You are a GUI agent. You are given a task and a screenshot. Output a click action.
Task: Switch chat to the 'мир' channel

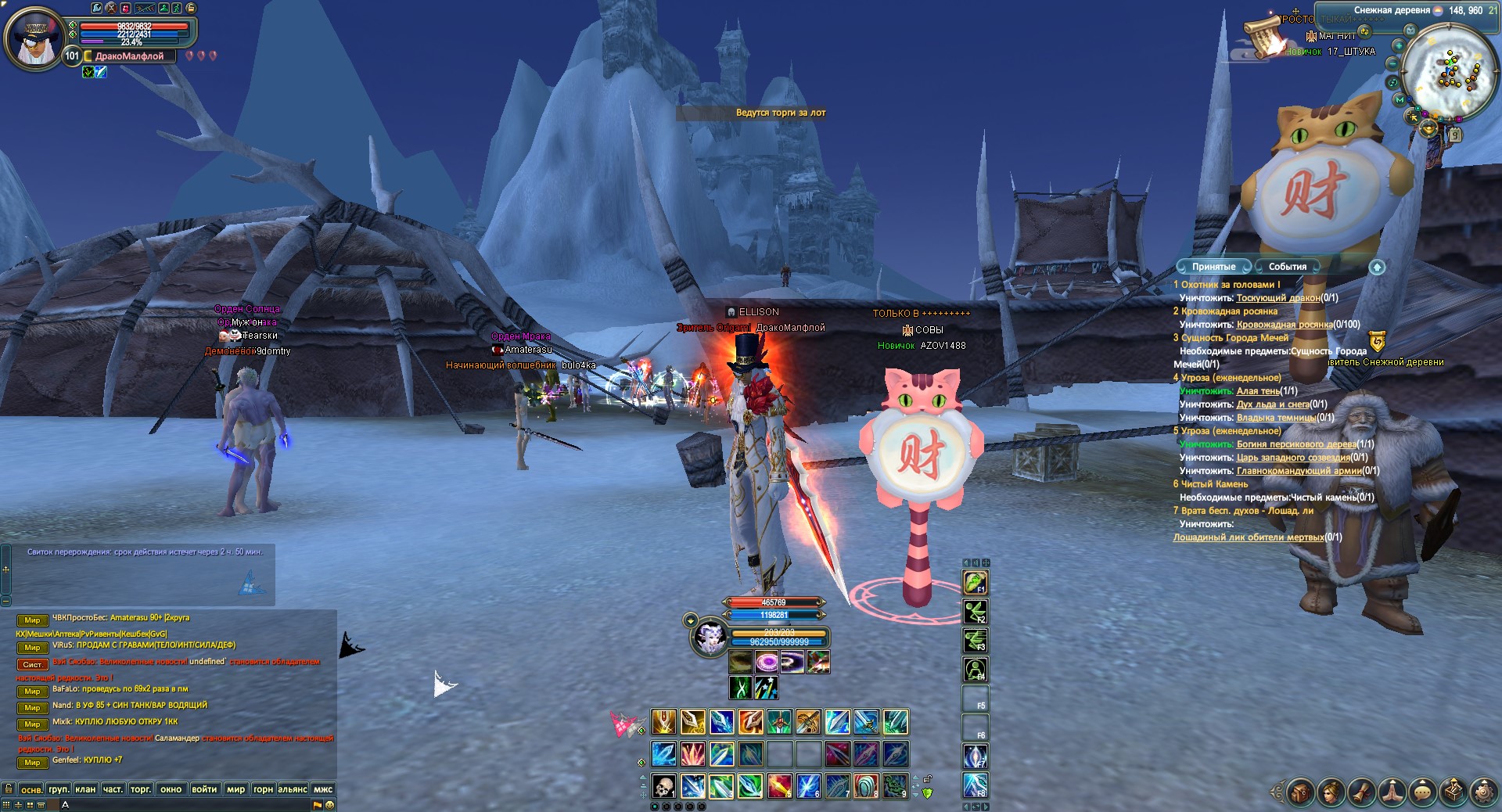coord(235,789)
